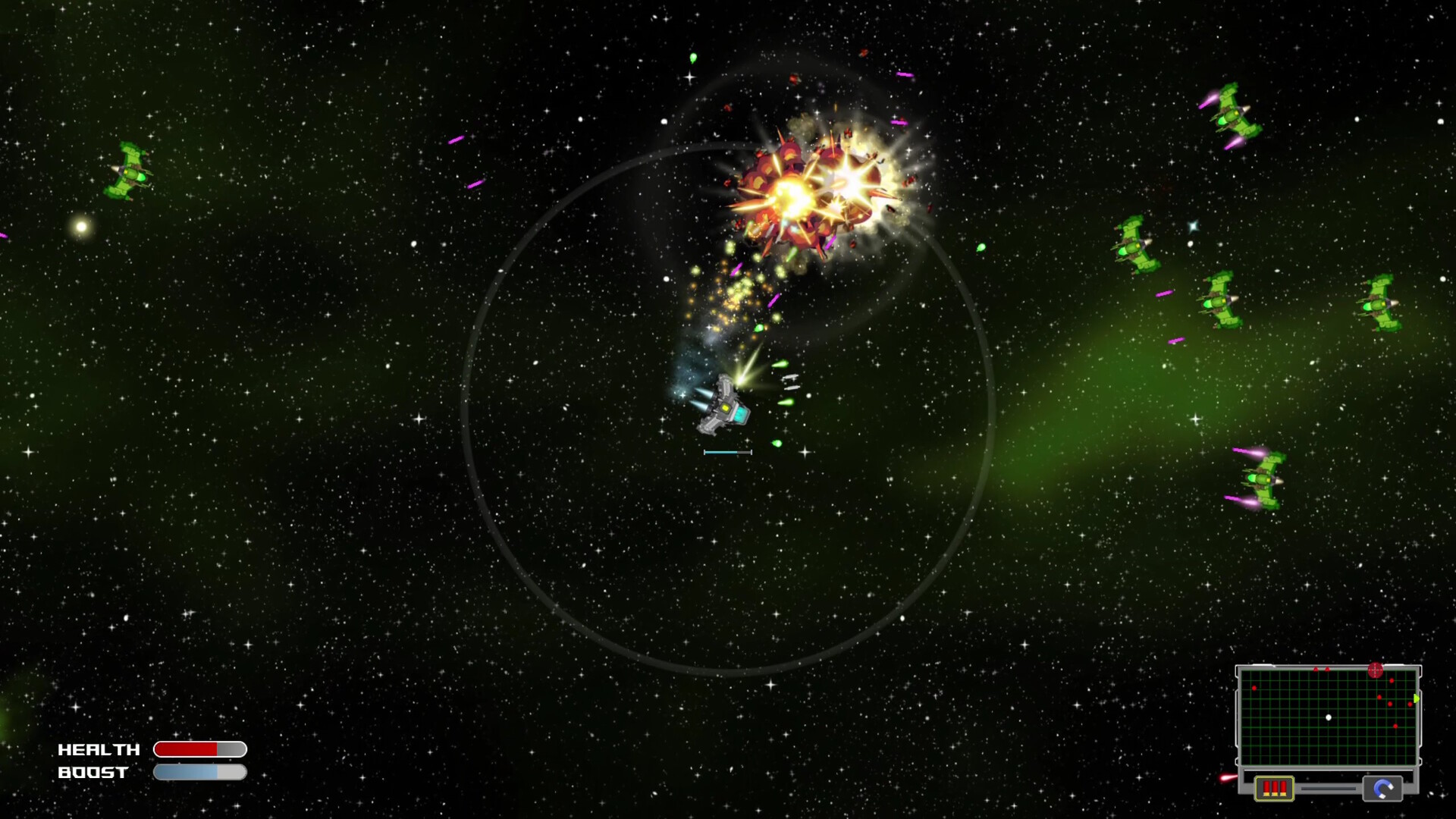Viewport: 1456px width, 819px height.
Task: Click the red HEALTH bar
Action: pos(186,748)
